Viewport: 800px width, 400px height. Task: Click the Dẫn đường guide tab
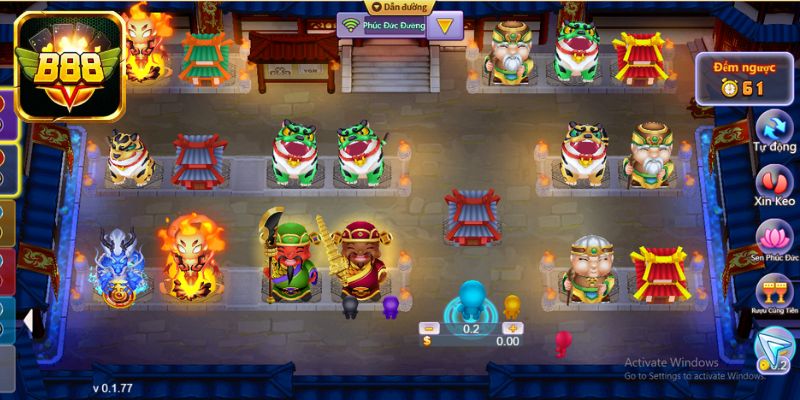393,6
